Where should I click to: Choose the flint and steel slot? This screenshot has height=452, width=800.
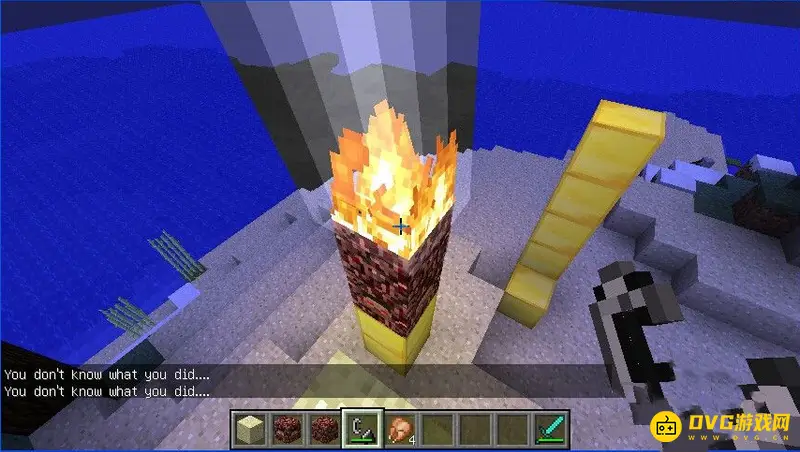[x=359, y=428]
